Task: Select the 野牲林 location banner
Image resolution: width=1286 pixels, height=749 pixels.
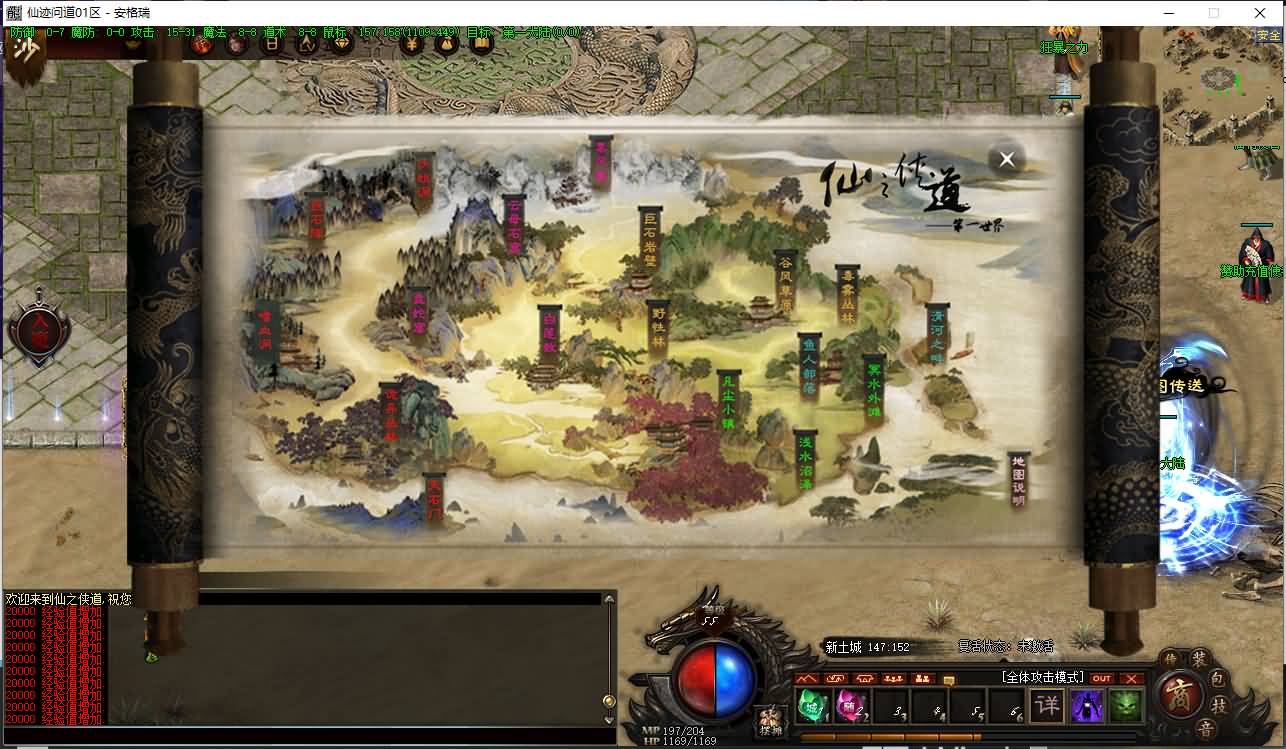Action: pyautogui.click(x=657, y=327)
